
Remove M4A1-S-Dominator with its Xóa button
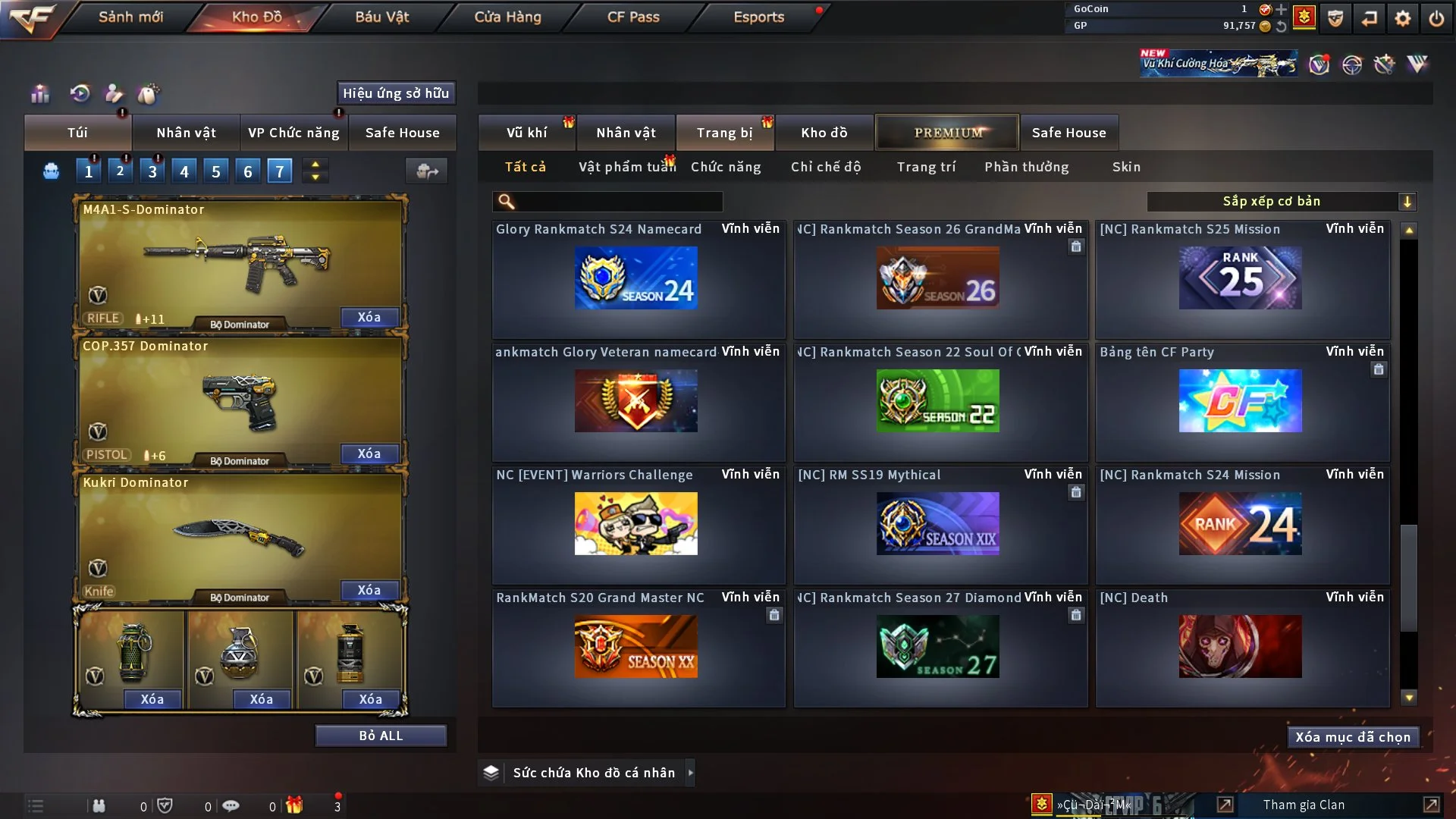(x=369, y=317)
